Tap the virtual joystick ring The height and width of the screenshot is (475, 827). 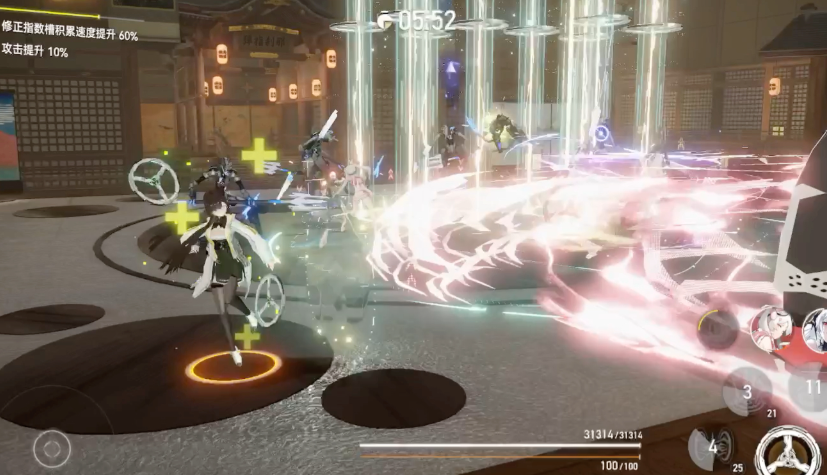(51, 449)
